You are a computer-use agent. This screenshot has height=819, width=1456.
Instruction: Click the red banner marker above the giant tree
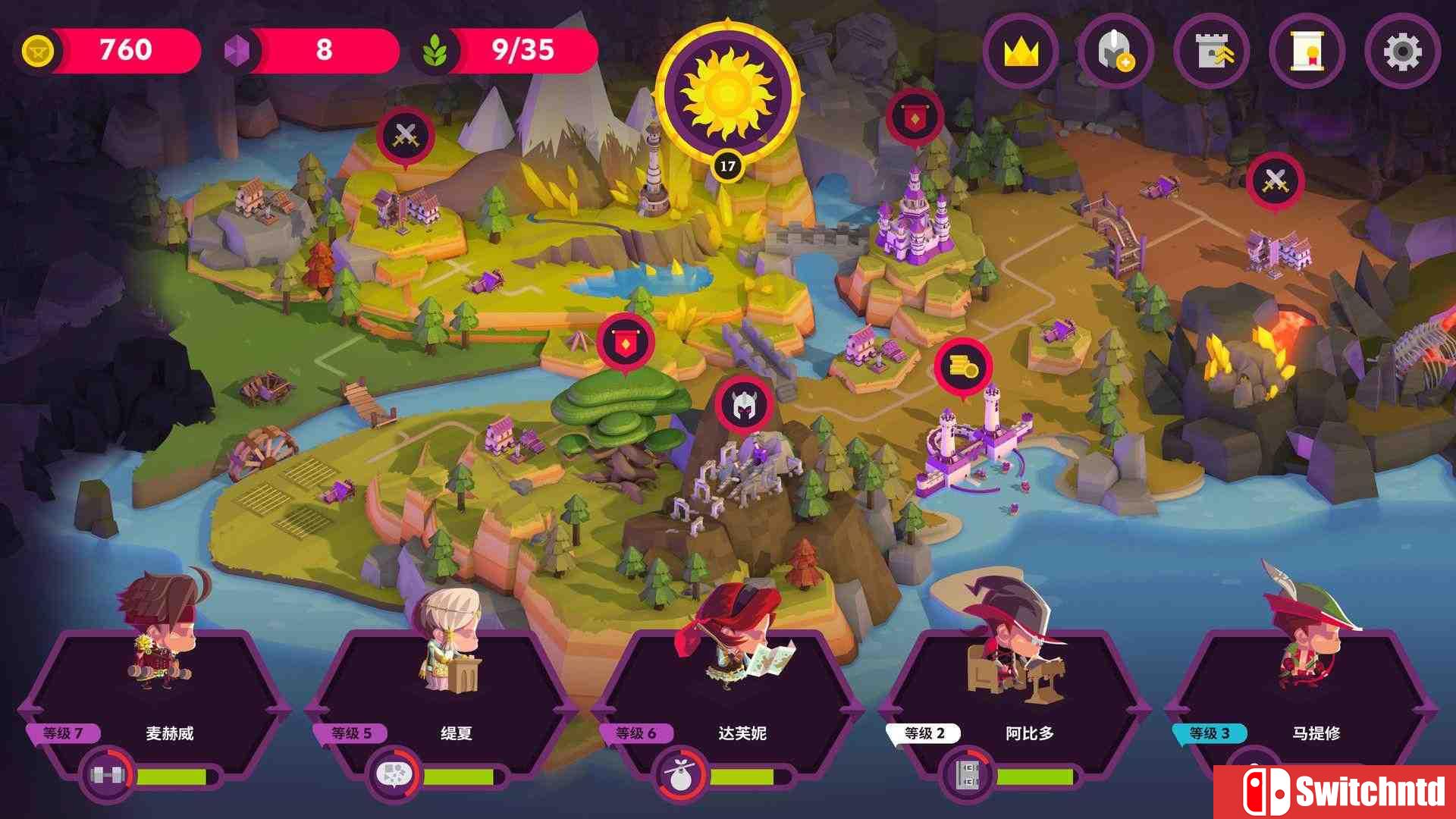point(625,344)
